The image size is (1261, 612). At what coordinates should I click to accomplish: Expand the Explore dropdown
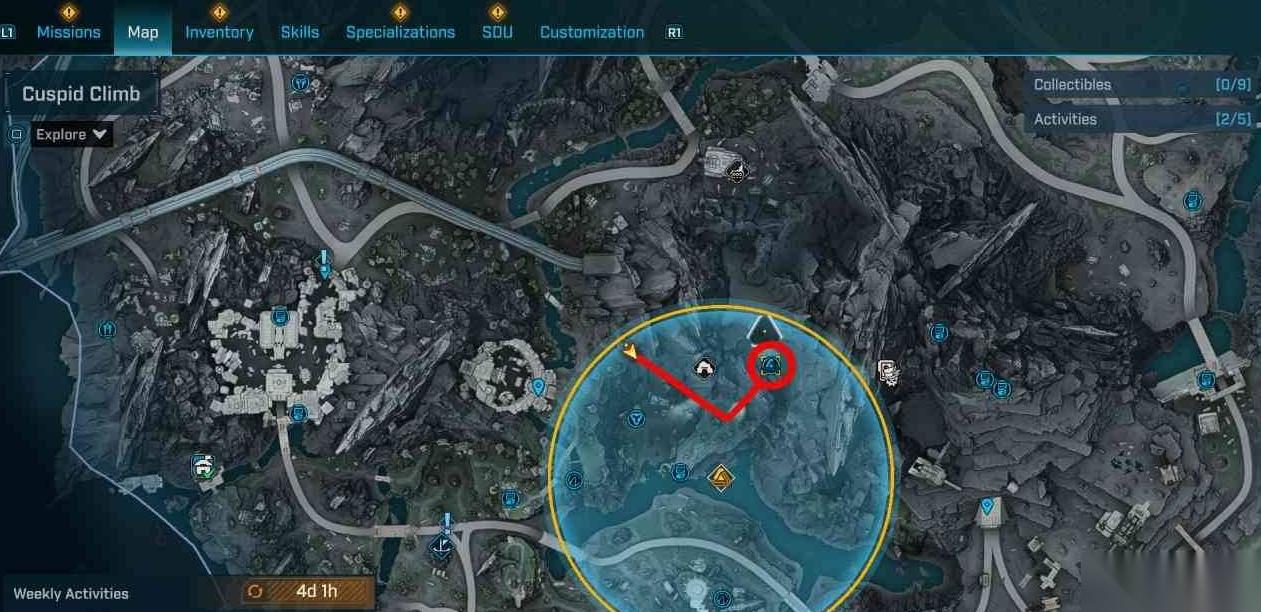click(x=72, y=134)
